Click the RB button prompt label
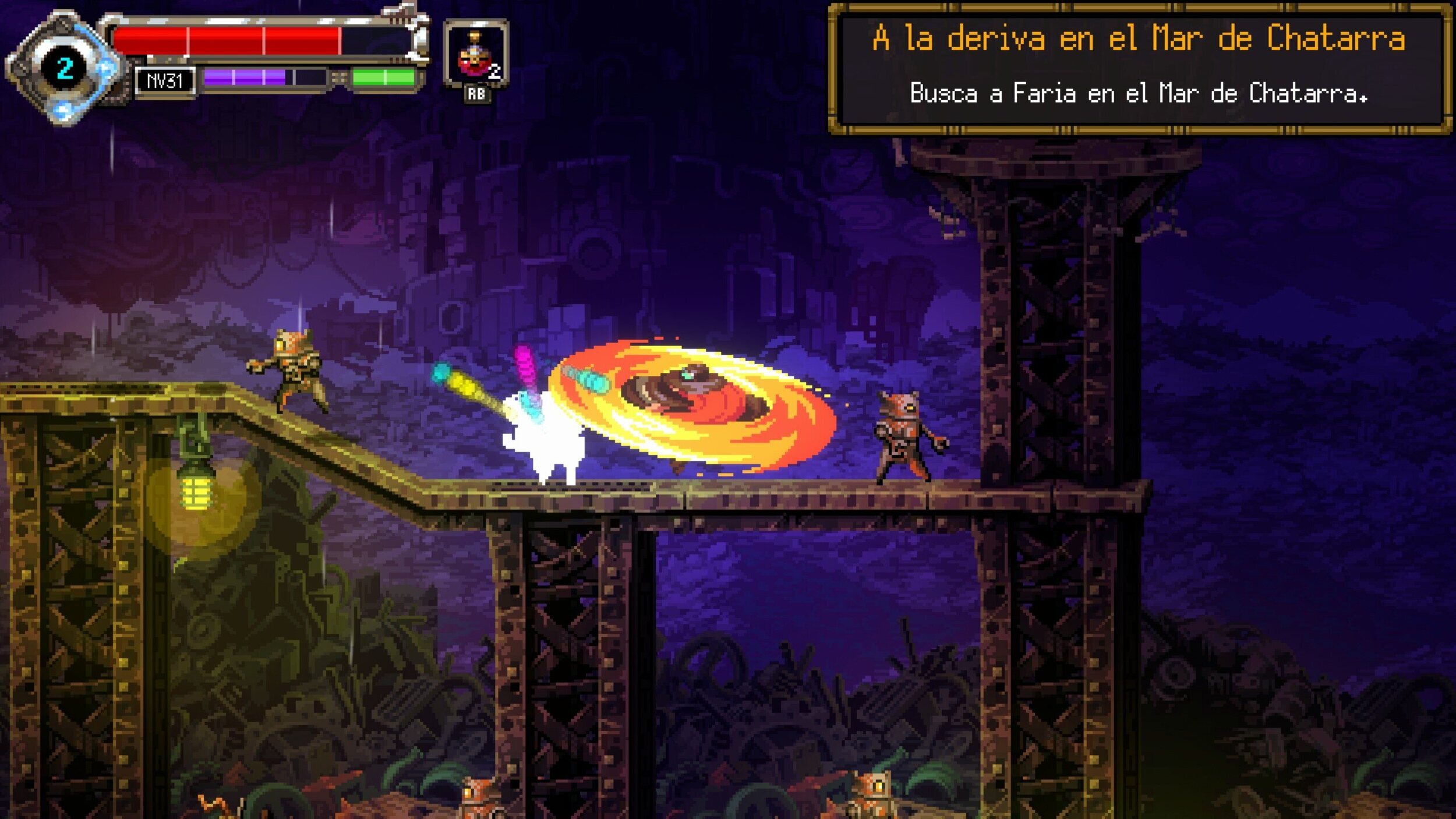 [475, 93]
